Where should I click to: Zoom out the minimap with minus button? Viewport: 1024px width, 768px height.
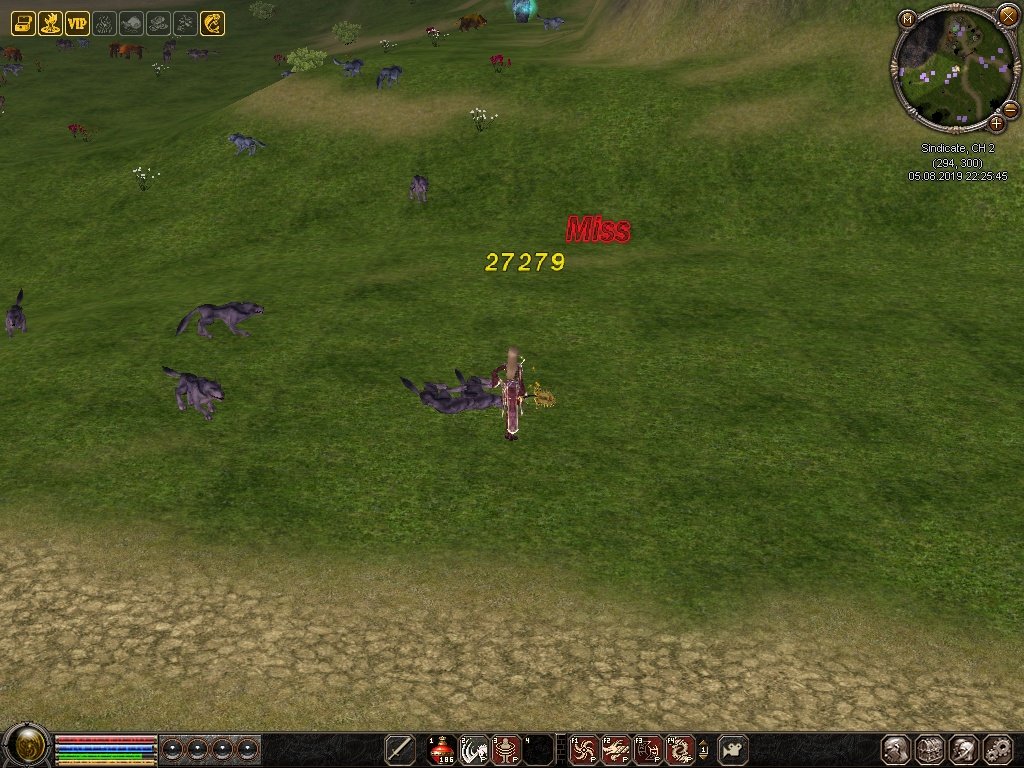(x=1010, y=109)
